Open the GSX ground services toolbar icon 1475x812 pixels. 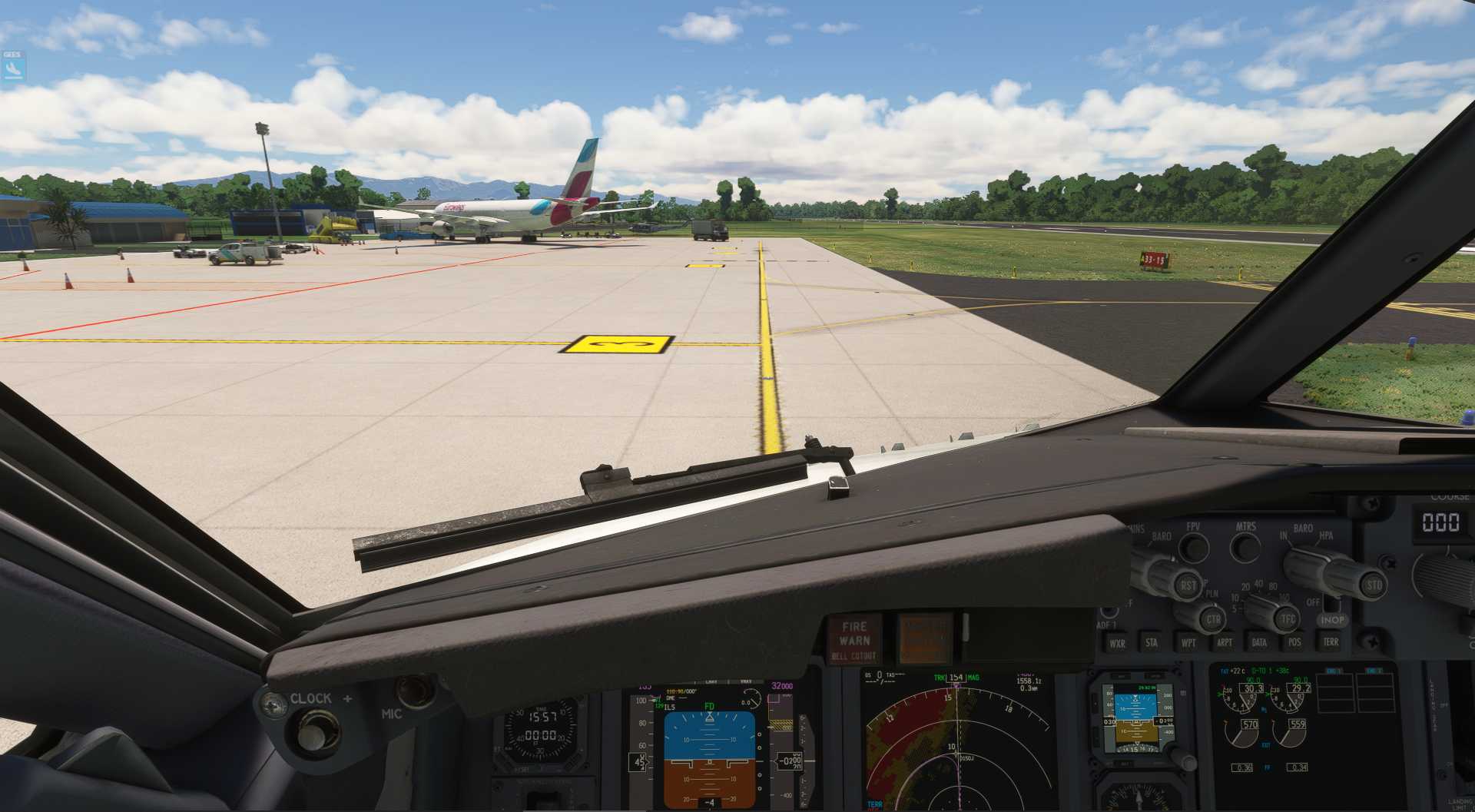point(12,65)
